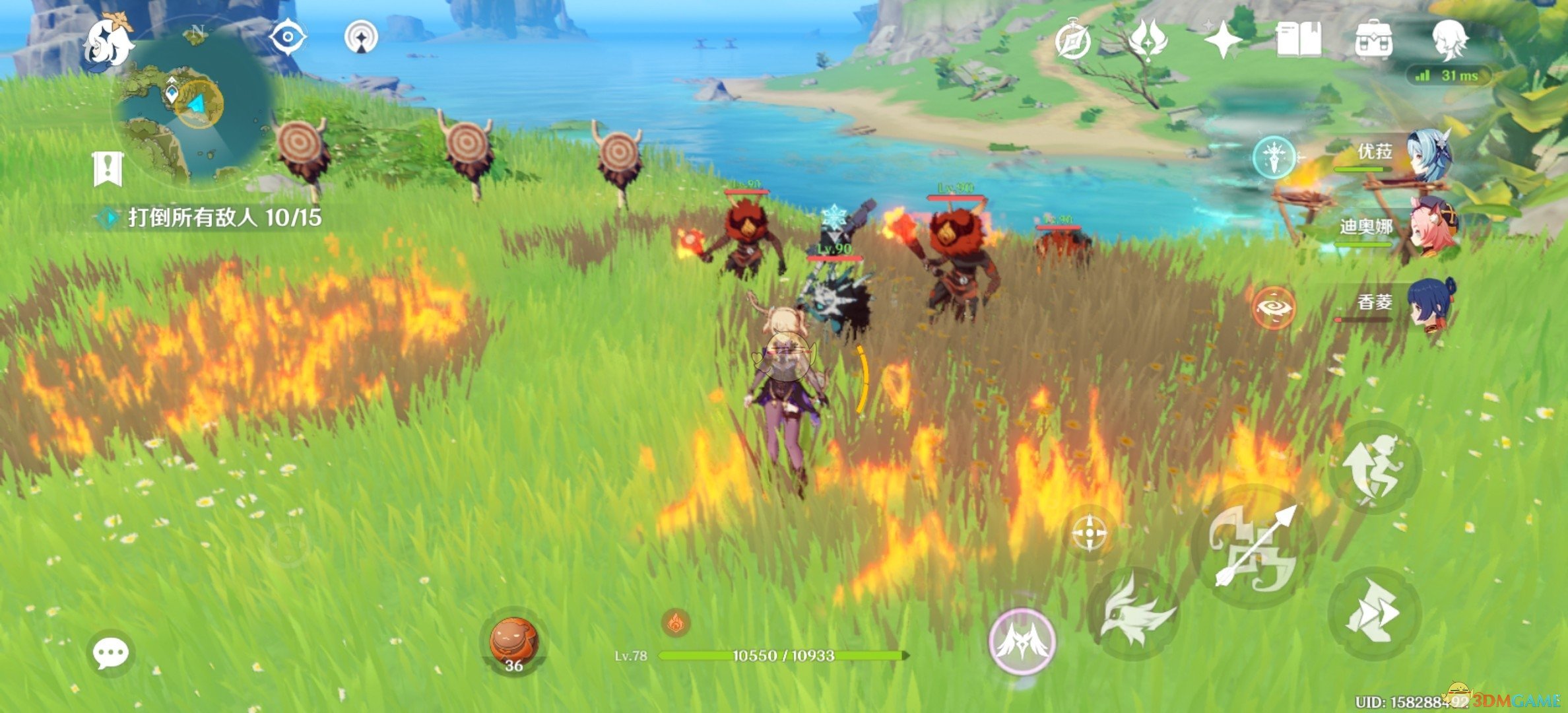Tap the jump button

tap(1374, 469)
